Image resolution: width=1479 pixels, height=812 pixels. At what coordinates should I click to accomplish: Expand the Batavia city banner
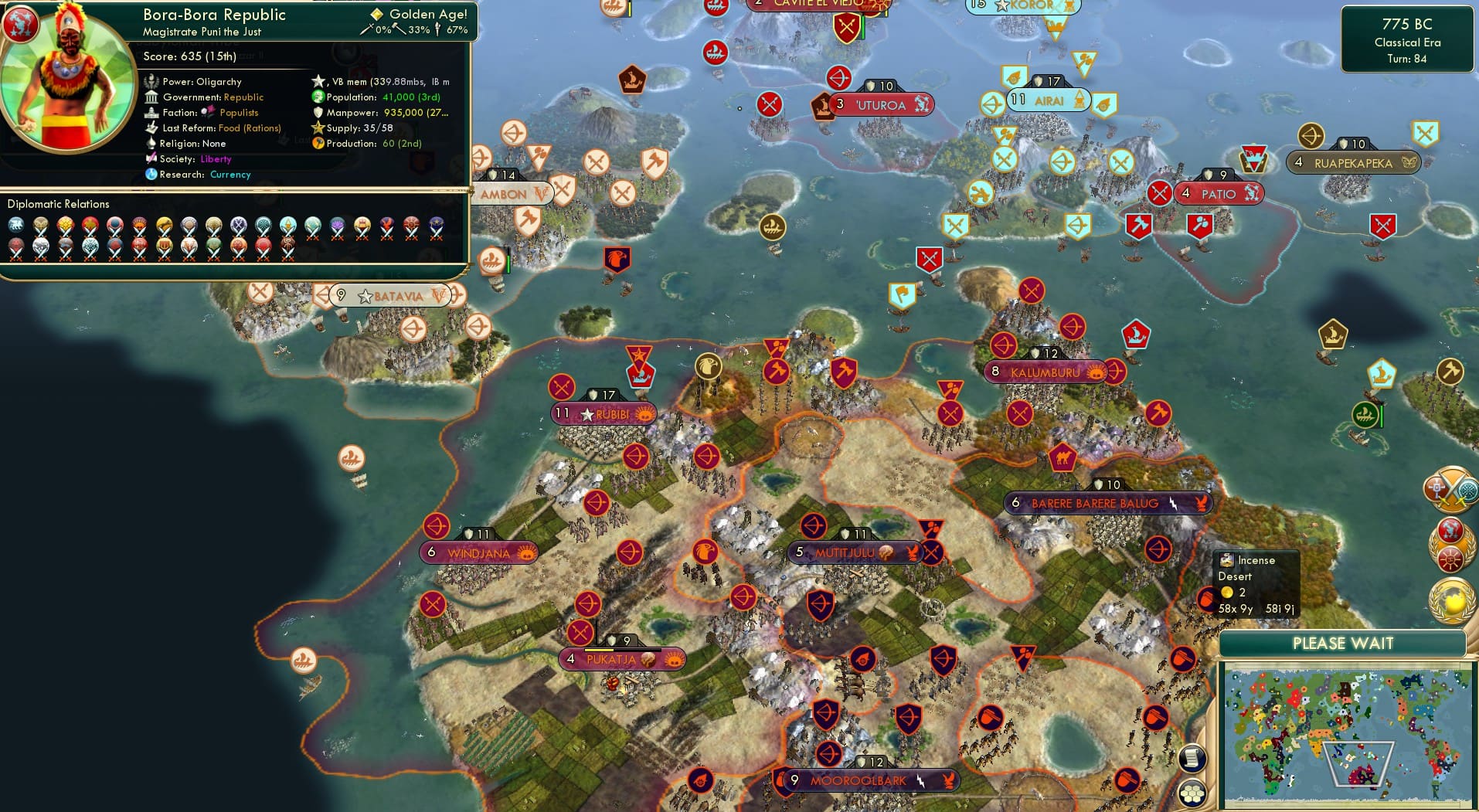[390, 294]
